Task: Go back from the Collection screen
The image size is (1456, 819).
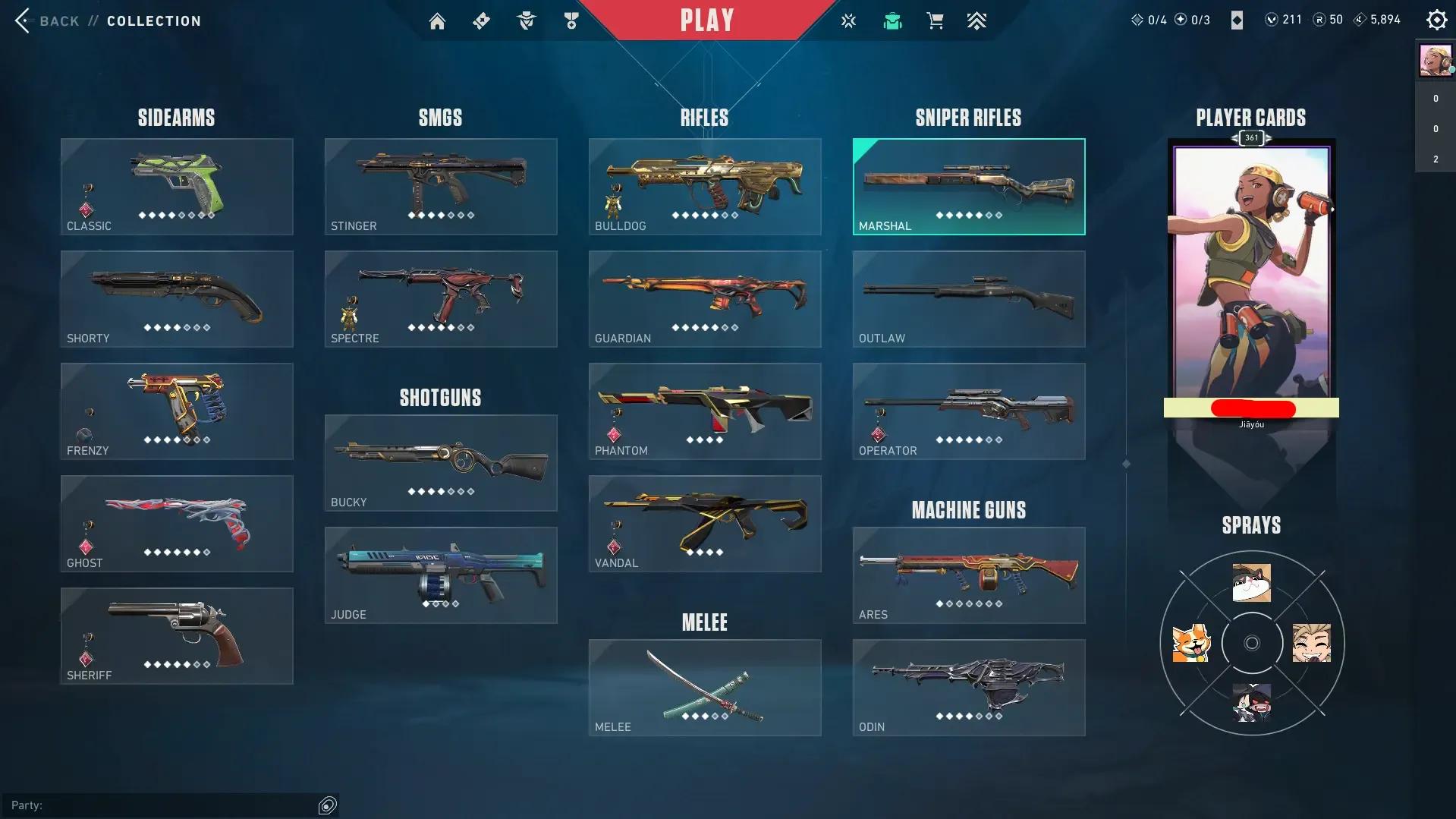Action: click(x=47, y=20)
